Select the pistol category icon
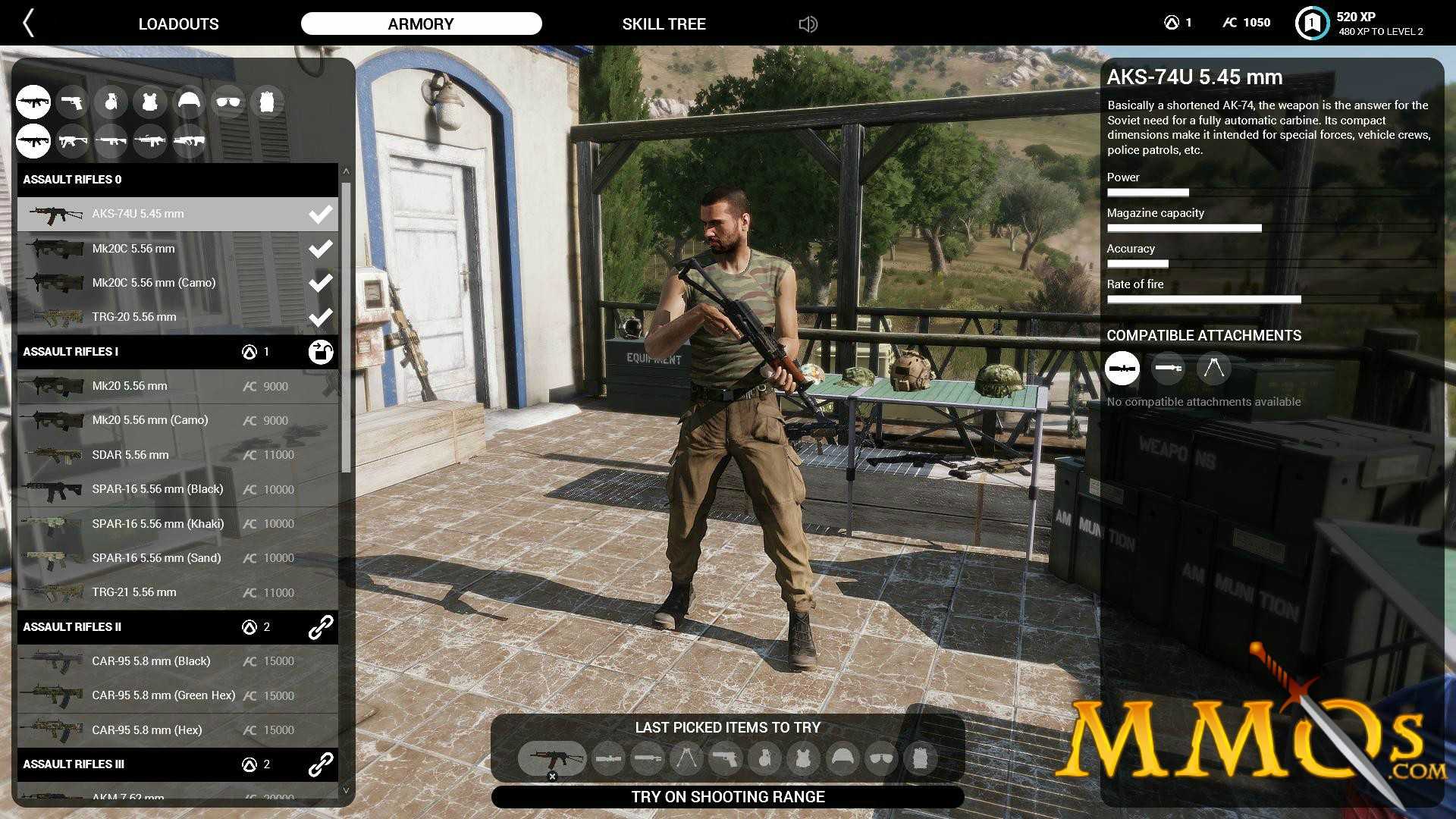1456x819 pixels. point(73,102)
